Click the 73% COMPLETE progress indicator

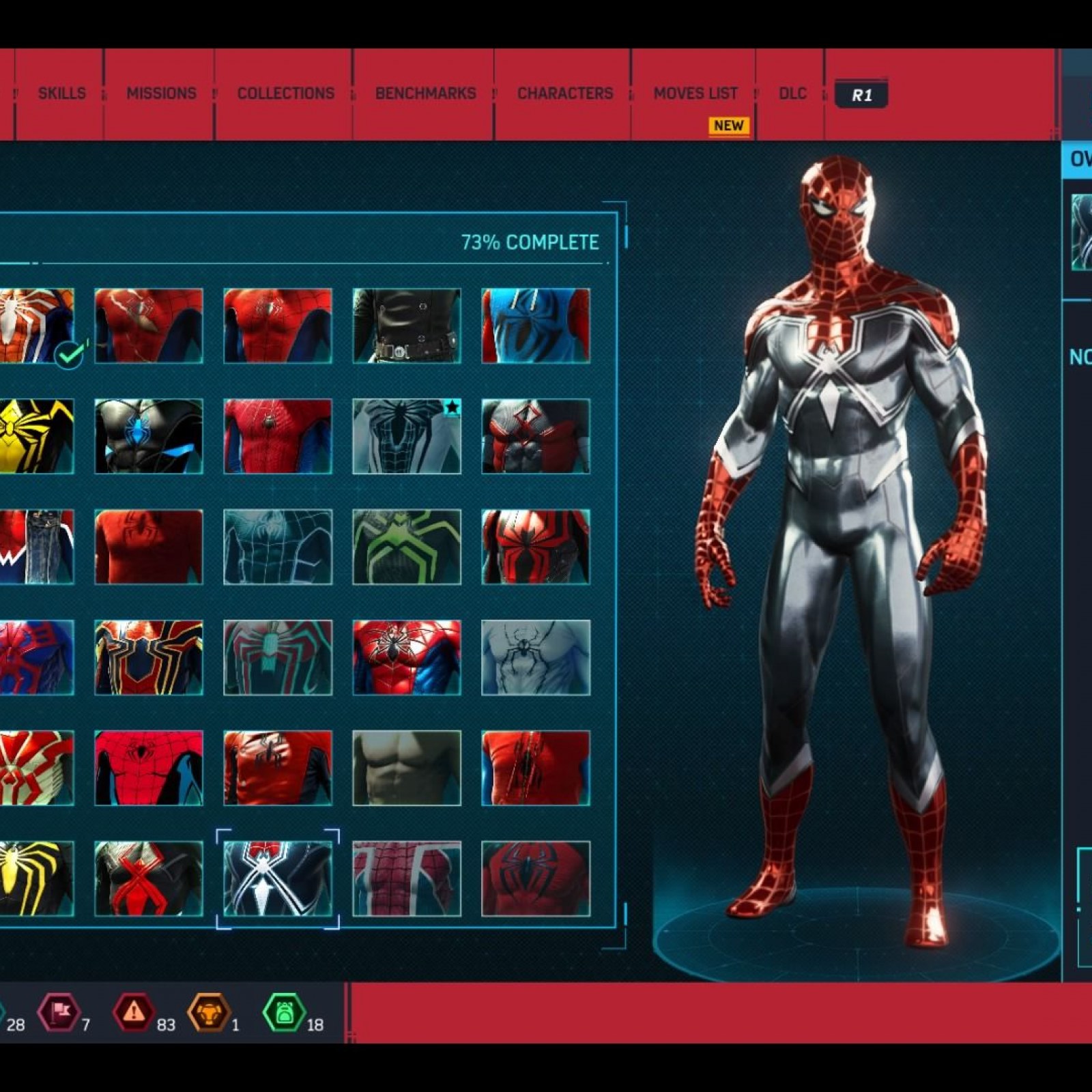click(x=531, y=242)
